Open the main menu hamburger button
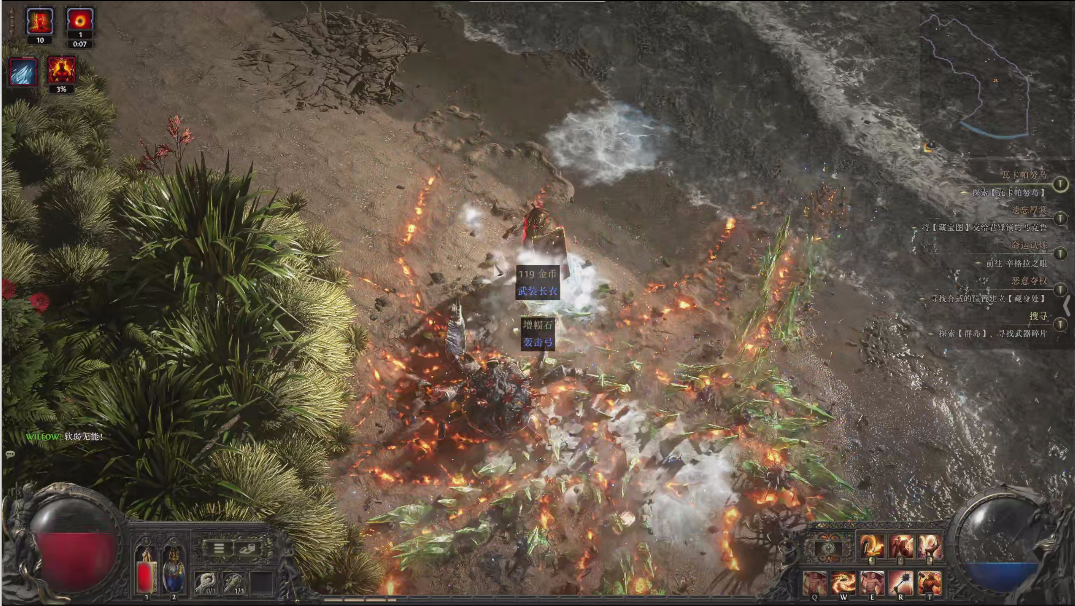Image resolution: width=1075 pixels, height=606 pixels. 220,548
